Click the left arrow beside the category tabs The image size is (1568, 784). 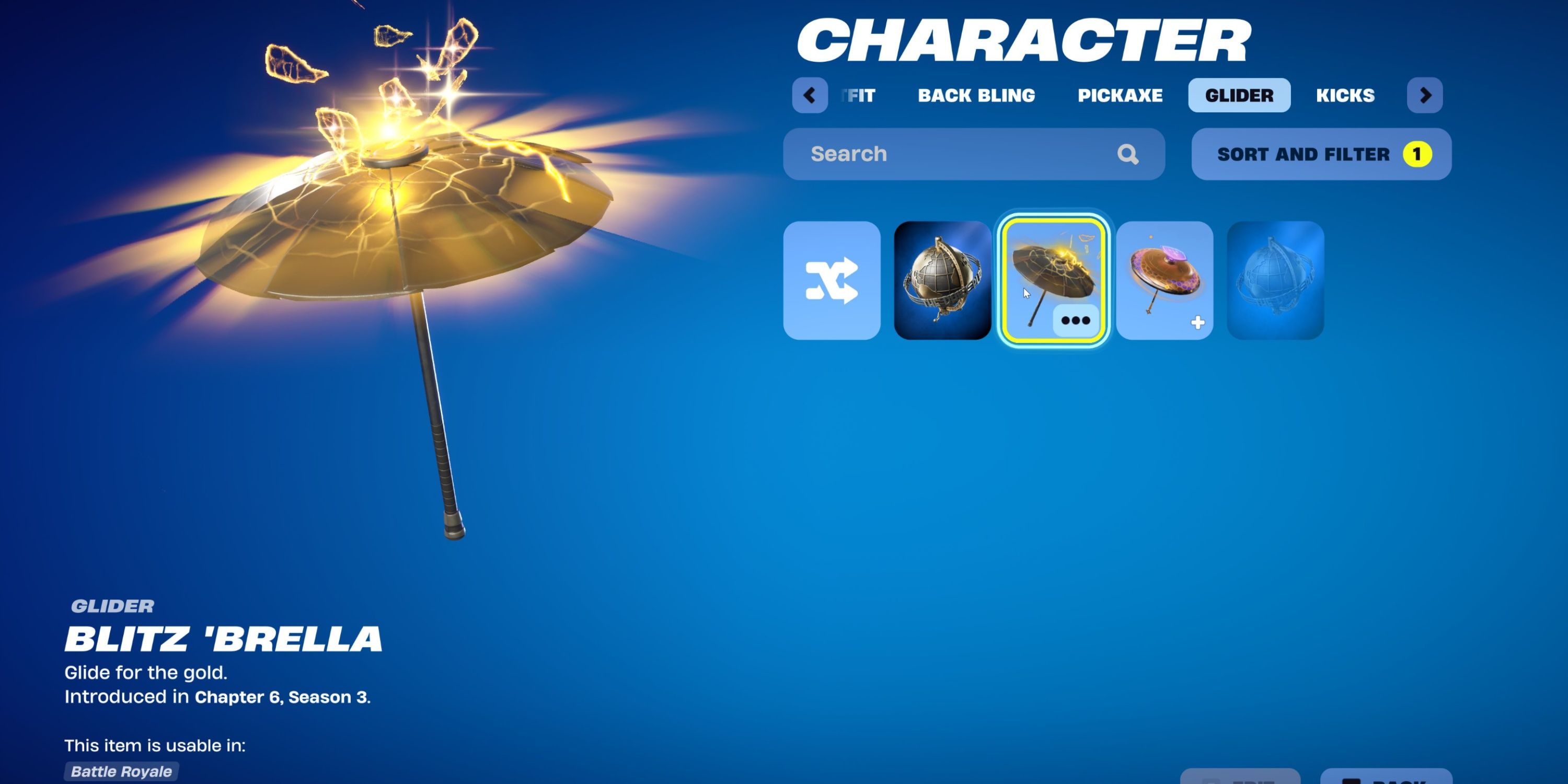810,96
